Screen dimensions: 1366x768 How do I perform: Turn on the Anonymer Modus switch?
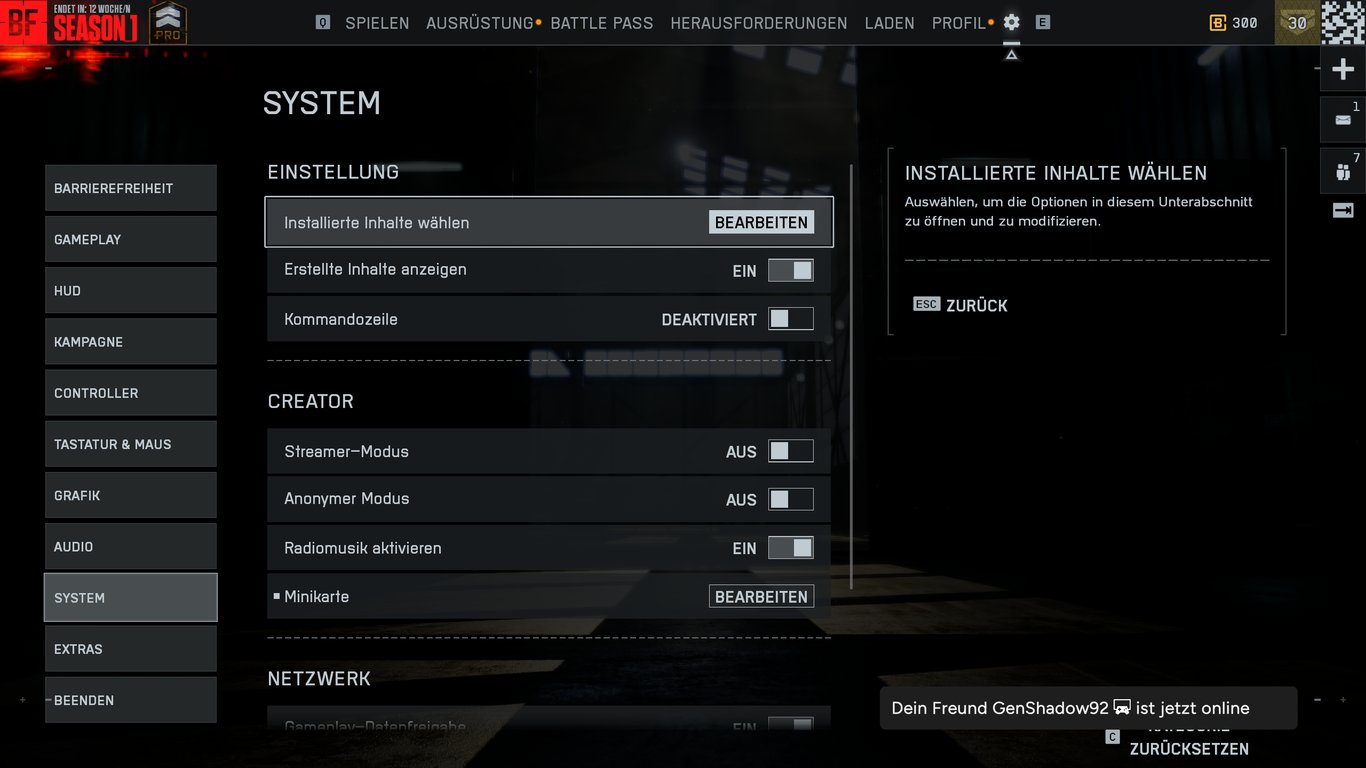tap(791, 499)
